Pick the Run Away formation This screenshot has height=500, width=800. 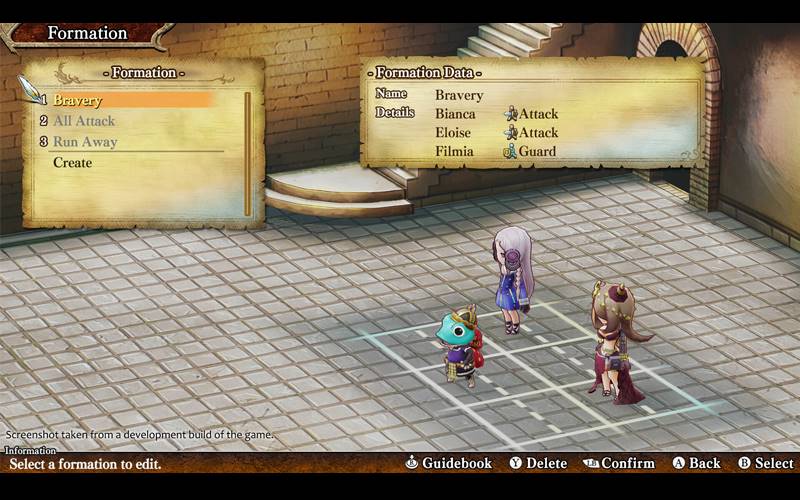(x=85, y=142)
